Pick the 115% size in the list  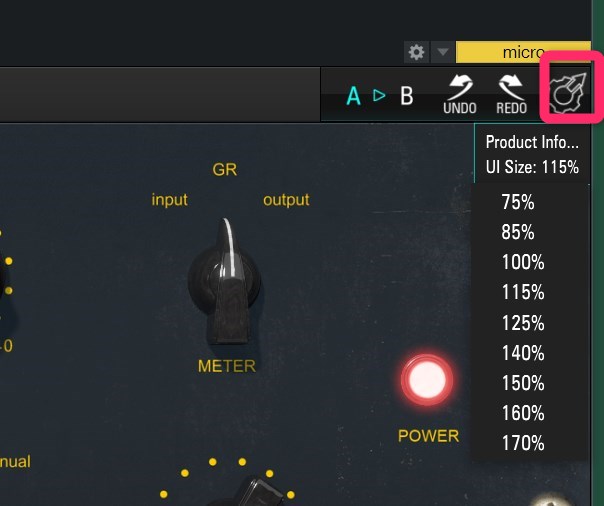pos(522,293)
